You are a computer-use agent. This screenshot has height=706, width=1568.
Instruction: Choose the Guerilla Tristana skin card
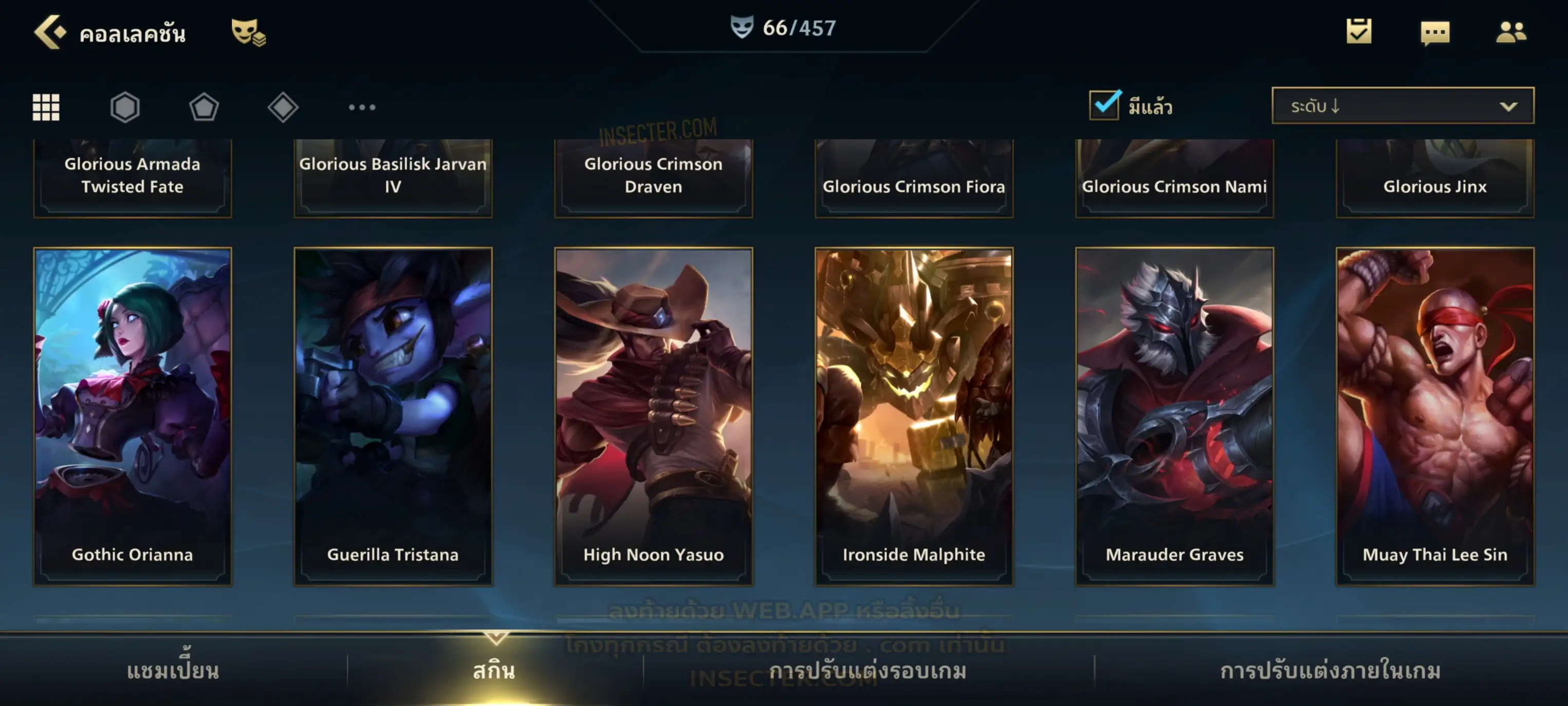click(x=393, y=416)
